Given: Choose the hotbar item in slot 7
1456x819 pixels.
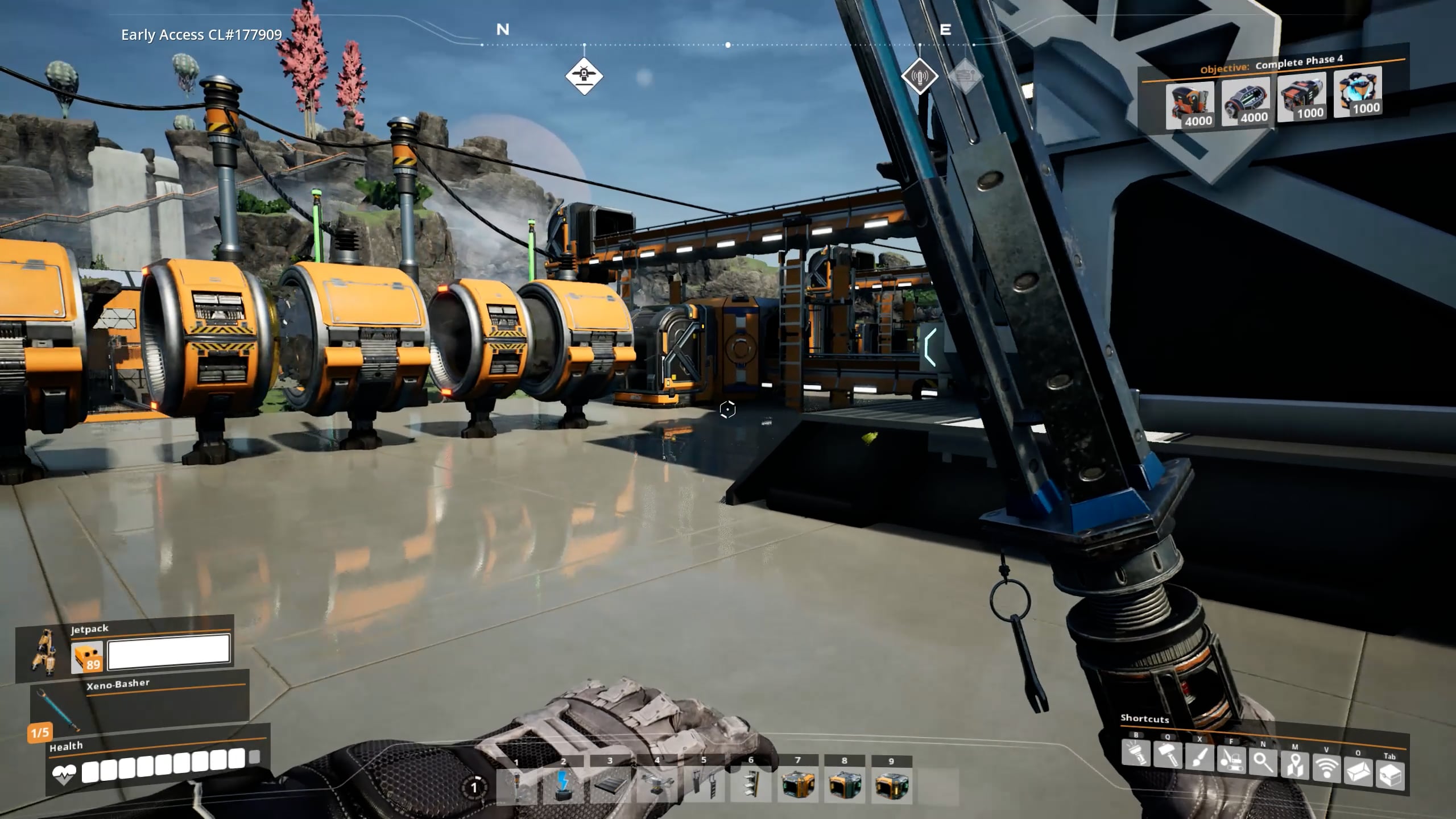Looking at the screenshot, I should coord(797,785).
